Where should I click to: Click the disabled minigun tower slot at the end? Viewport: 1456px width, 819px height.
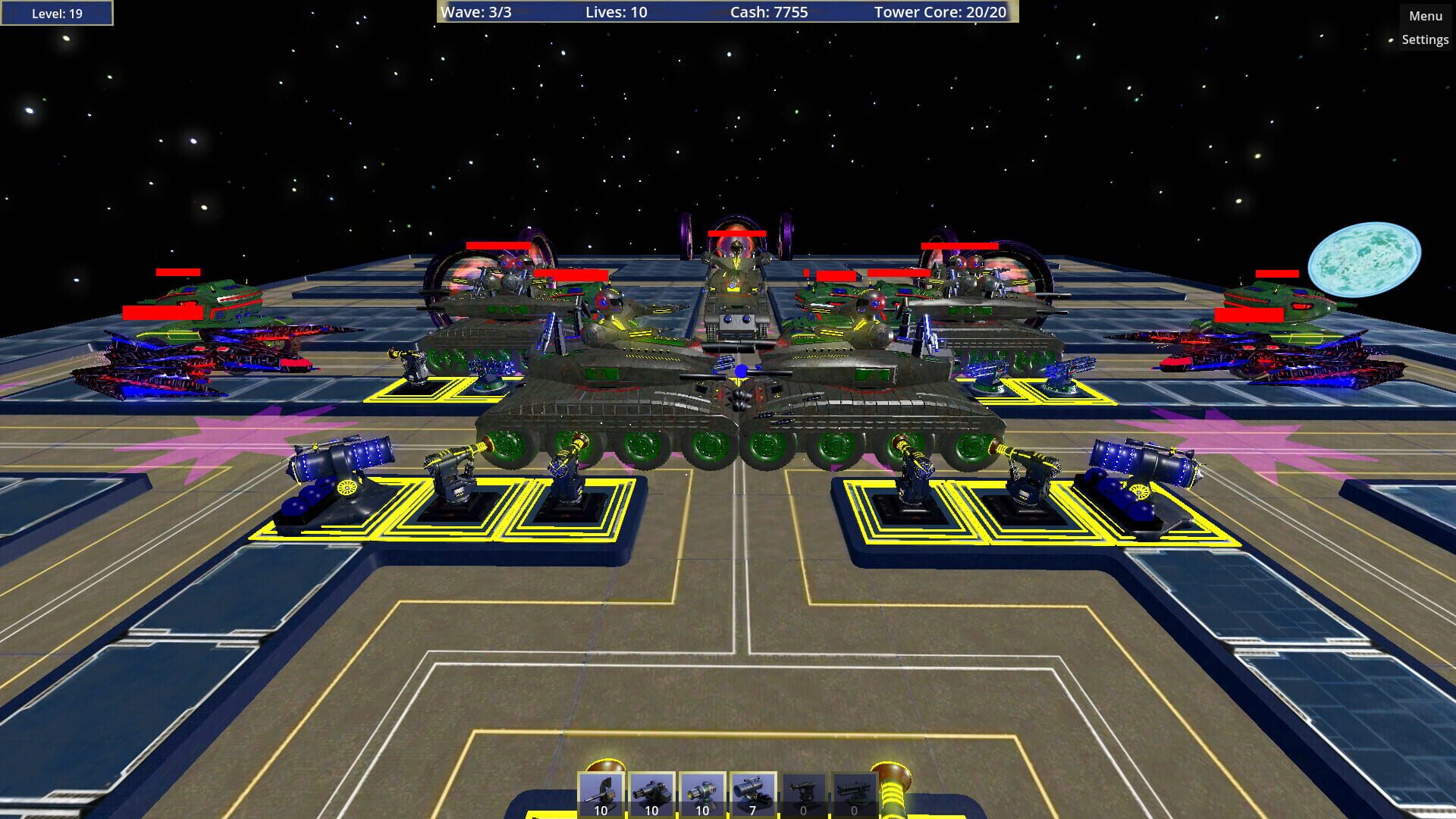[853, 792]
